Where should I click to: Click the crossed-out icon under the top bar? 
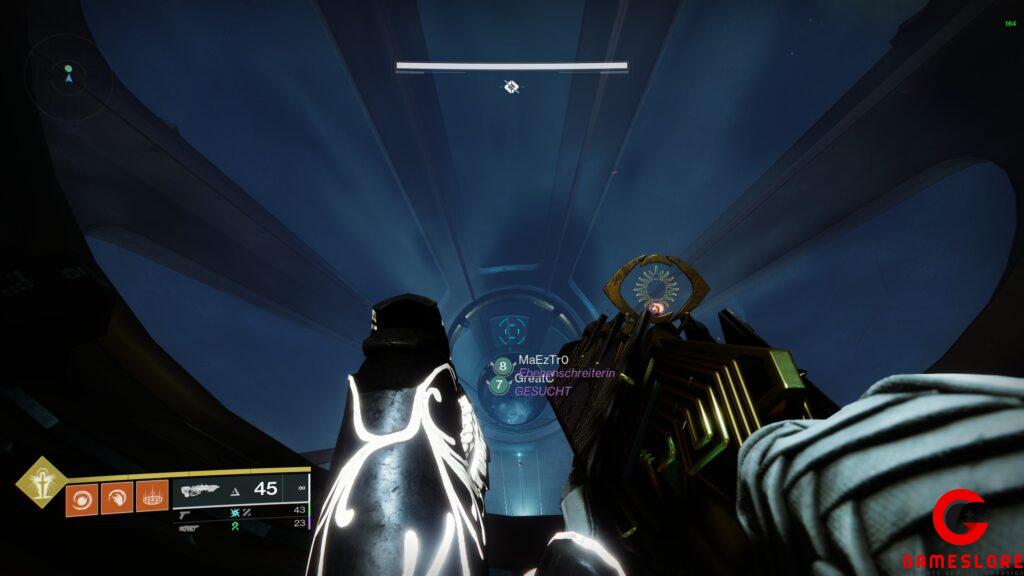tap(511, 87)
